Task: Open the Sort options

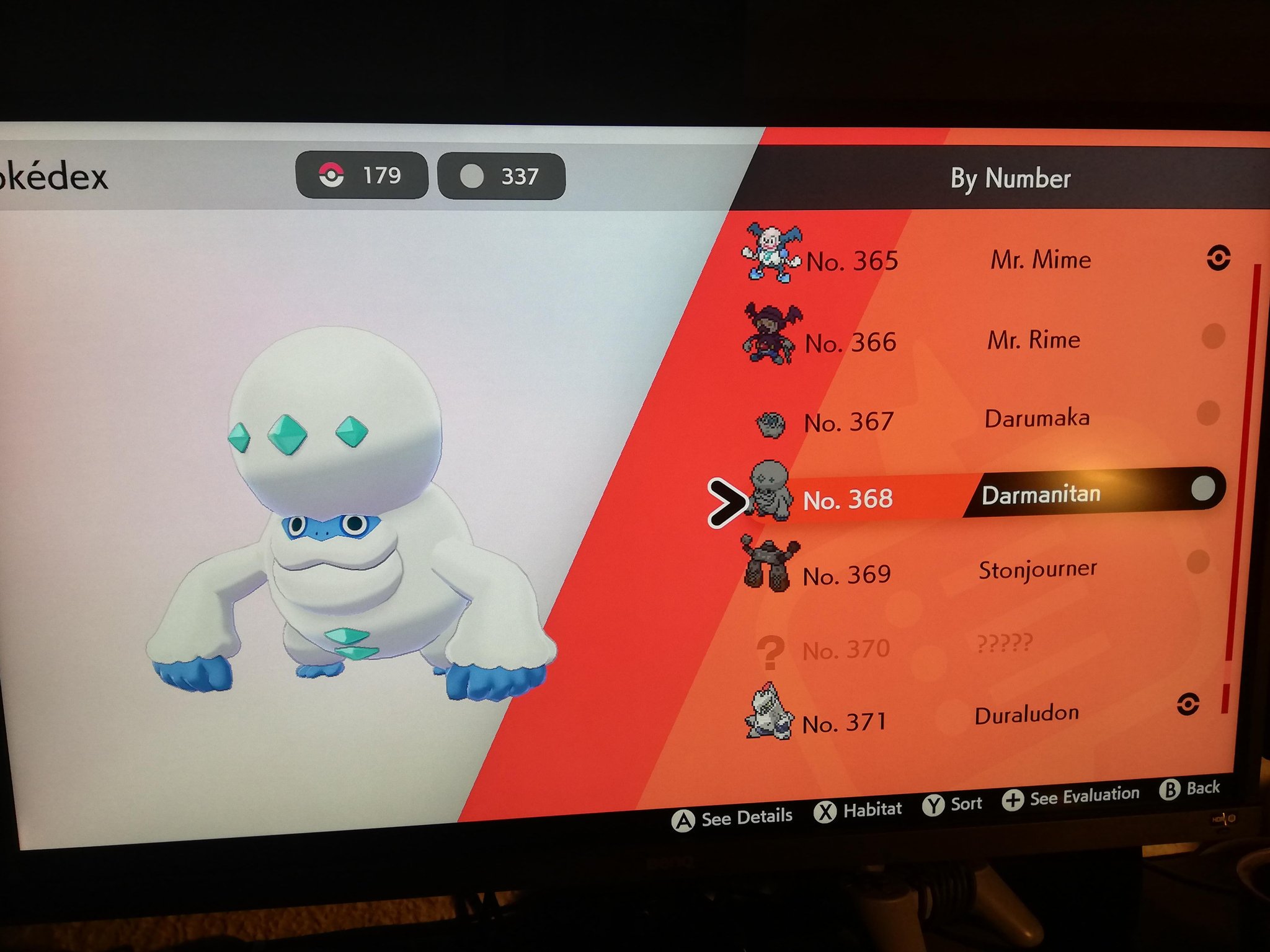Action: pos(952,804)
